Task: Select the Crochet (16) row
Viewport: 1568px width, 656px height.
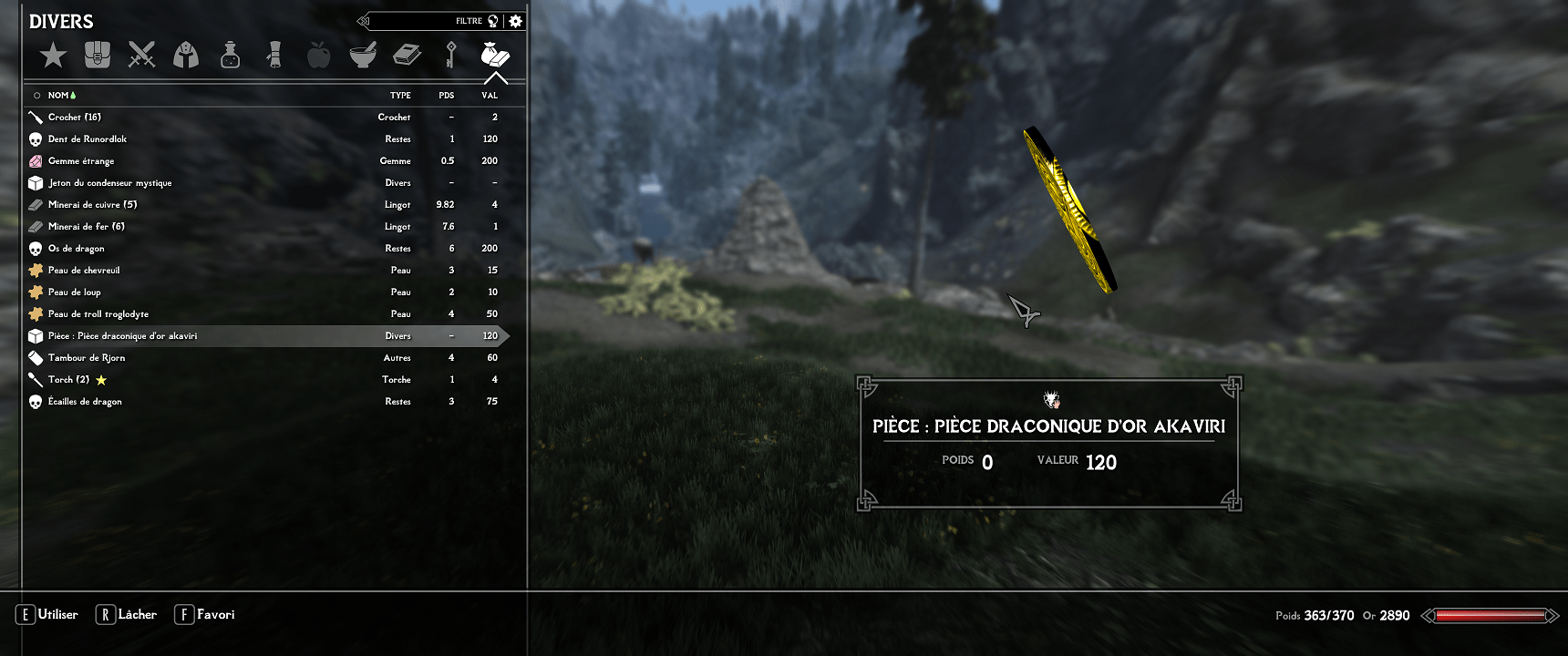Action: 75,118
